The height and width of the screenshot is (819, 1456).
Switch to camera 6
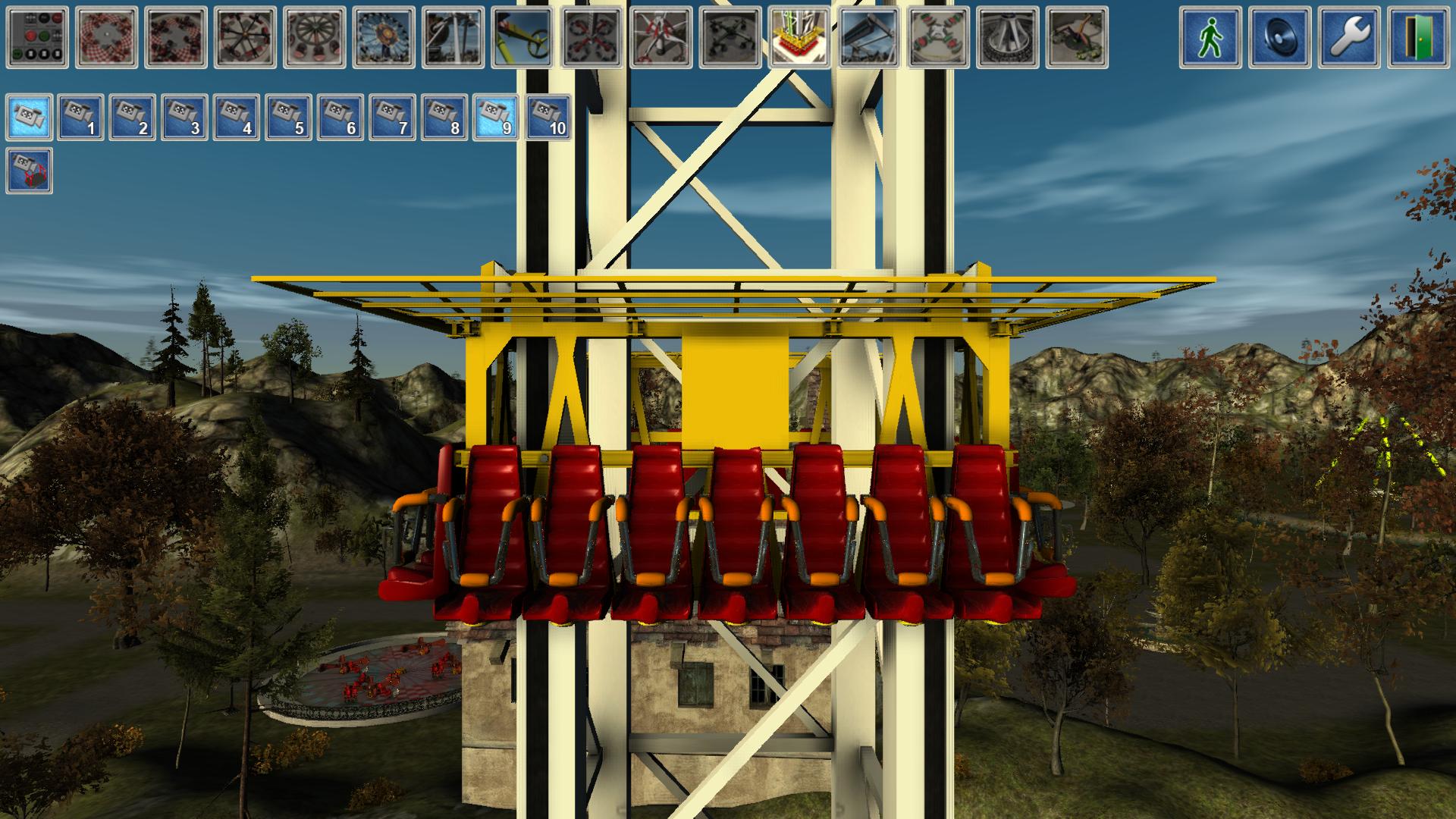coord(341,117)
